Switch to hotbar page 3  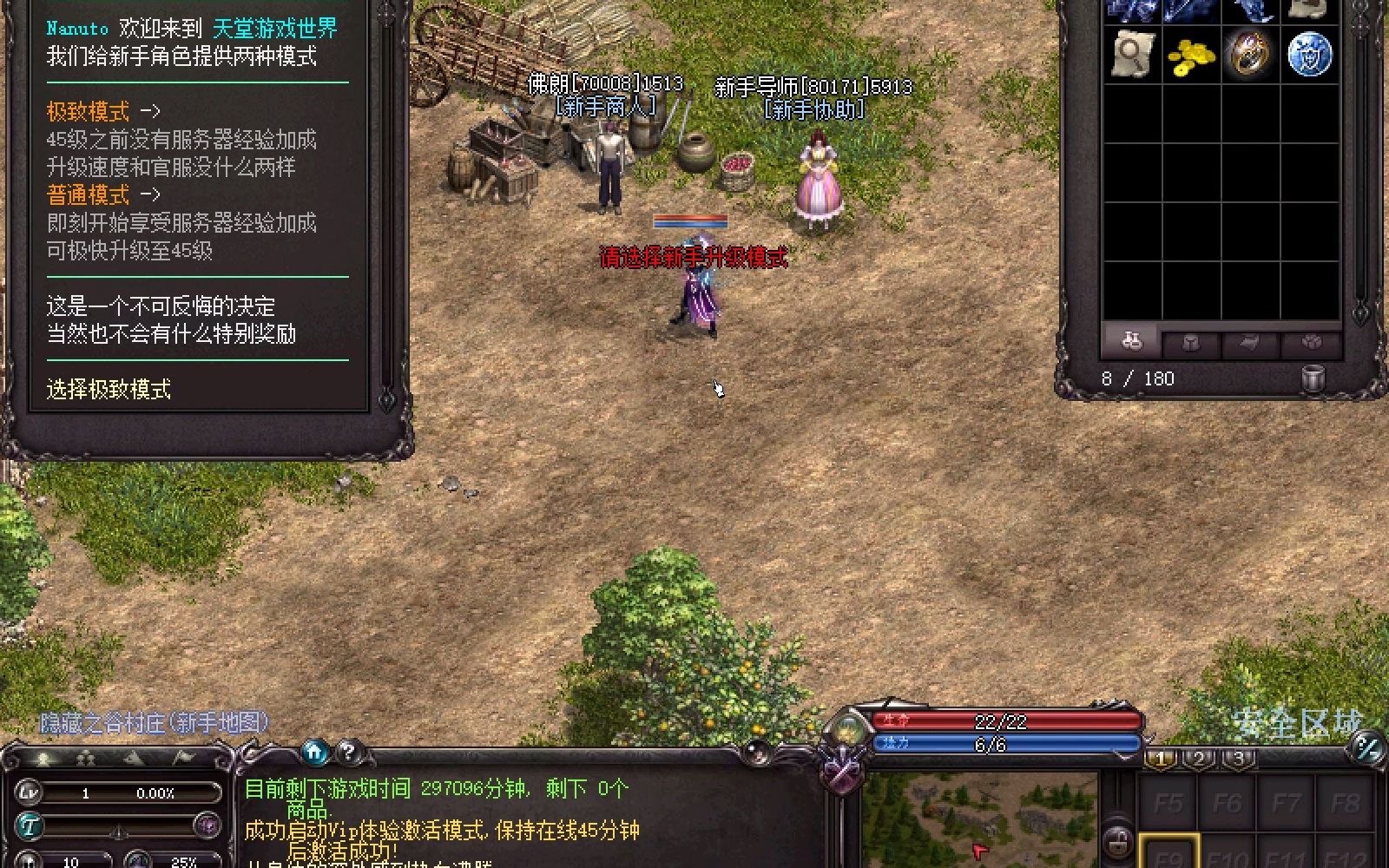tap(1239, 758)
